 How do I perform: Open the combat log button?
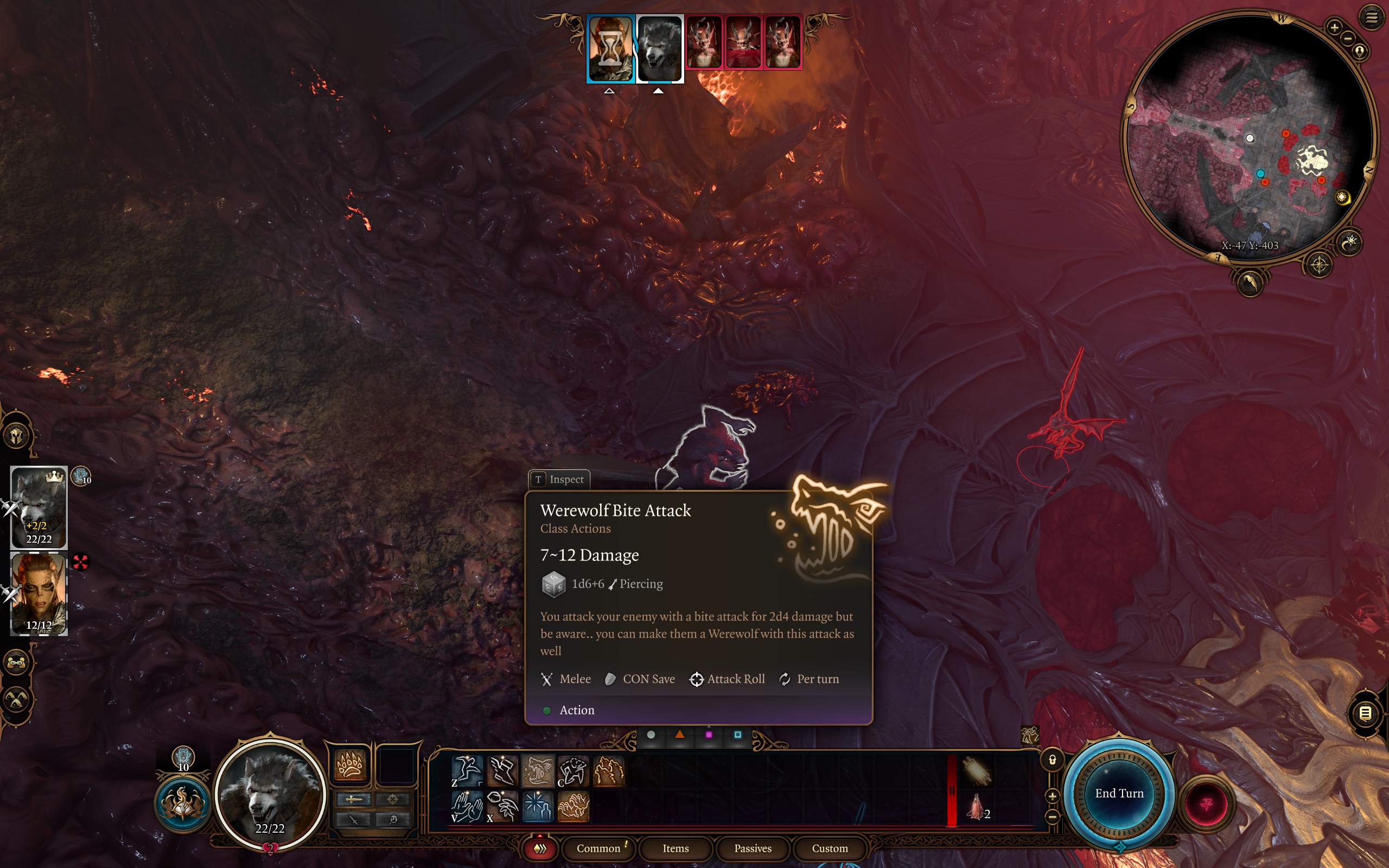click(x=1365, y=713)
